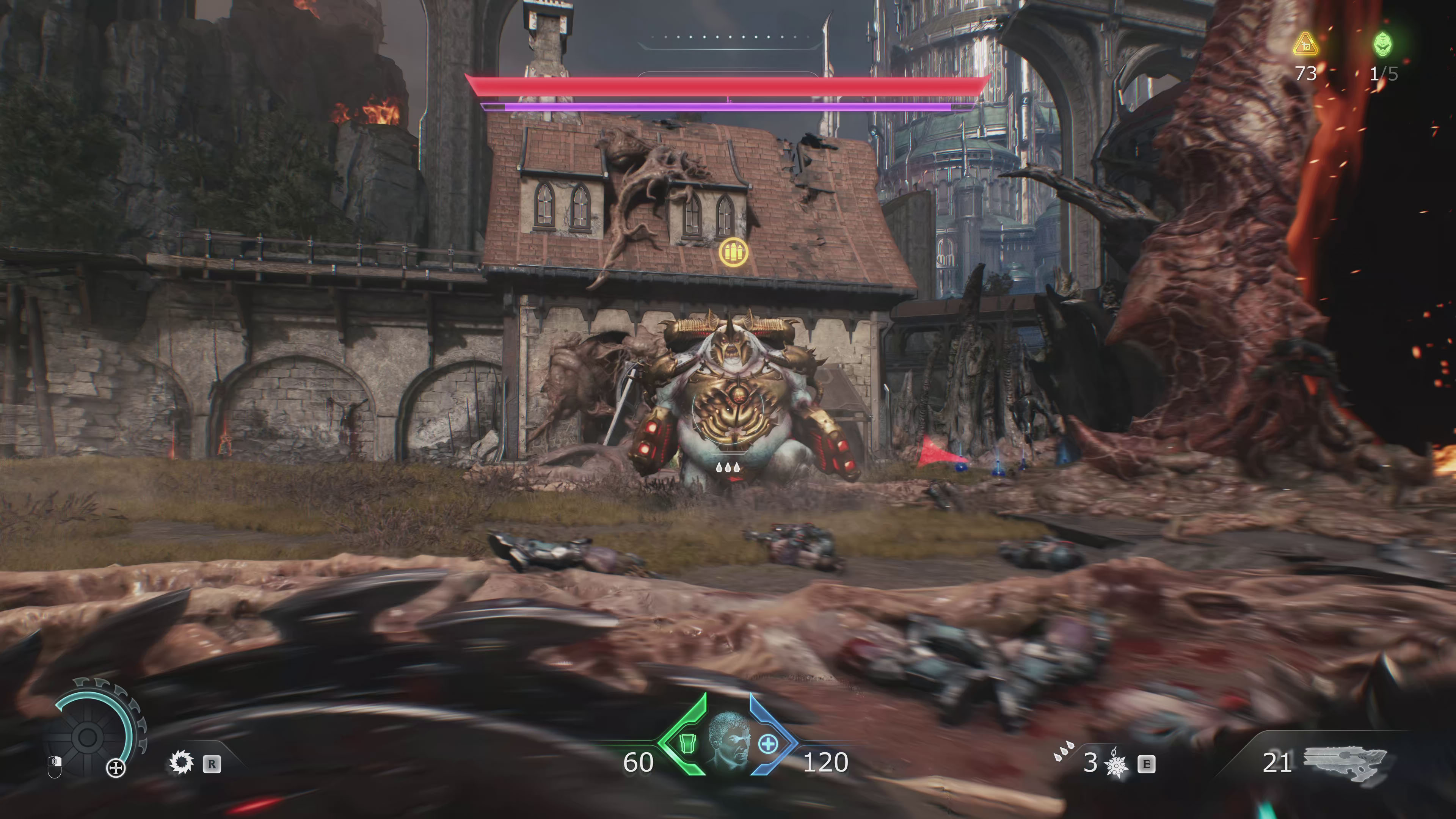Click the green demon head counter icon

1384,44
